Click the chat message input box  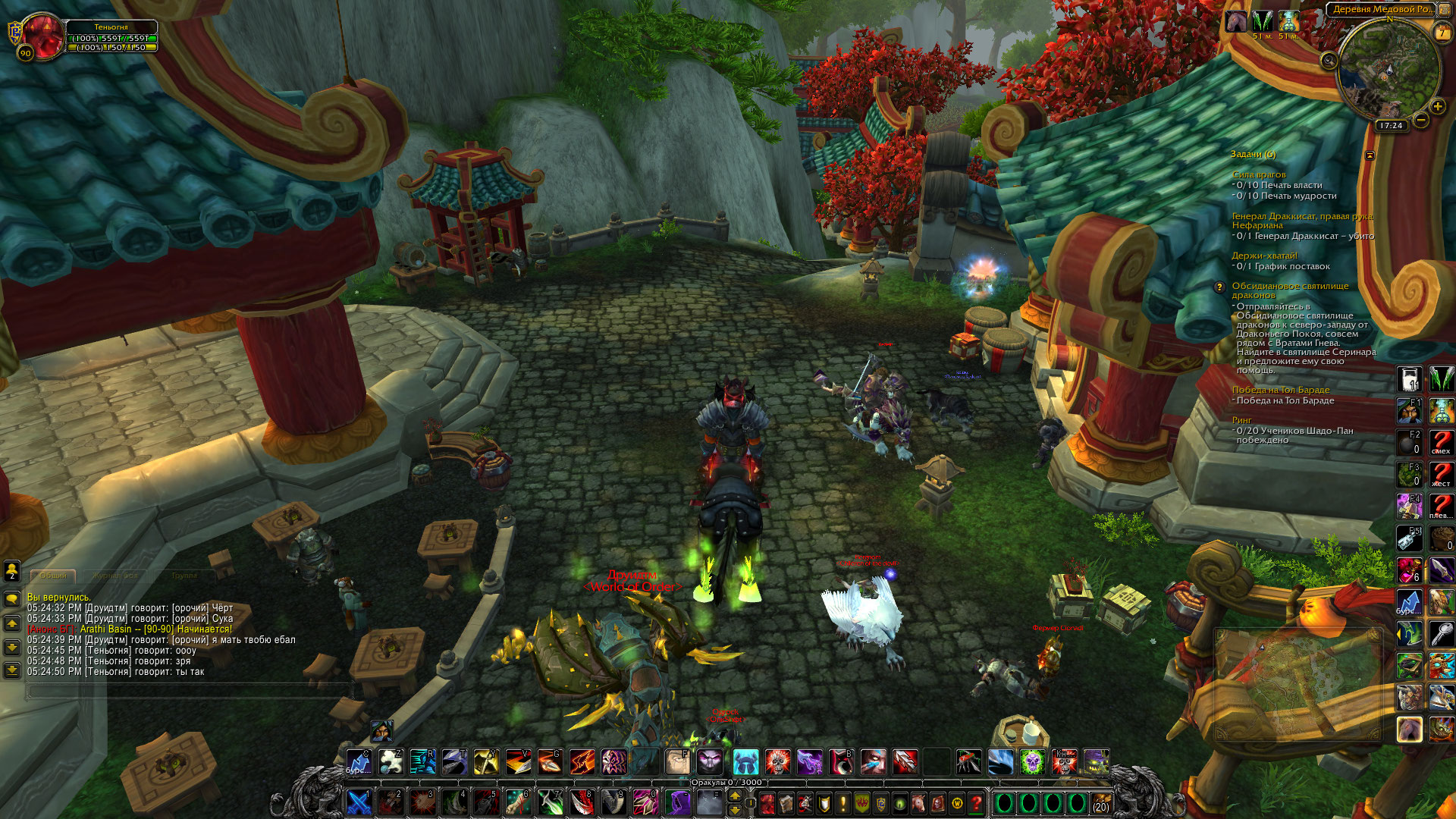pyautogui.click(x=190, y=690)
